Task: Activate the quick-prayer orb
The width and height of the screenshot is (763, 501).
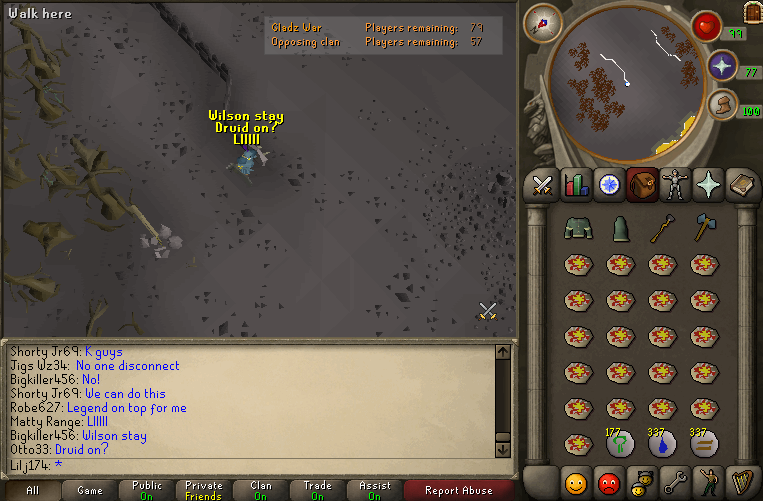Action: [x=722, y=66]
